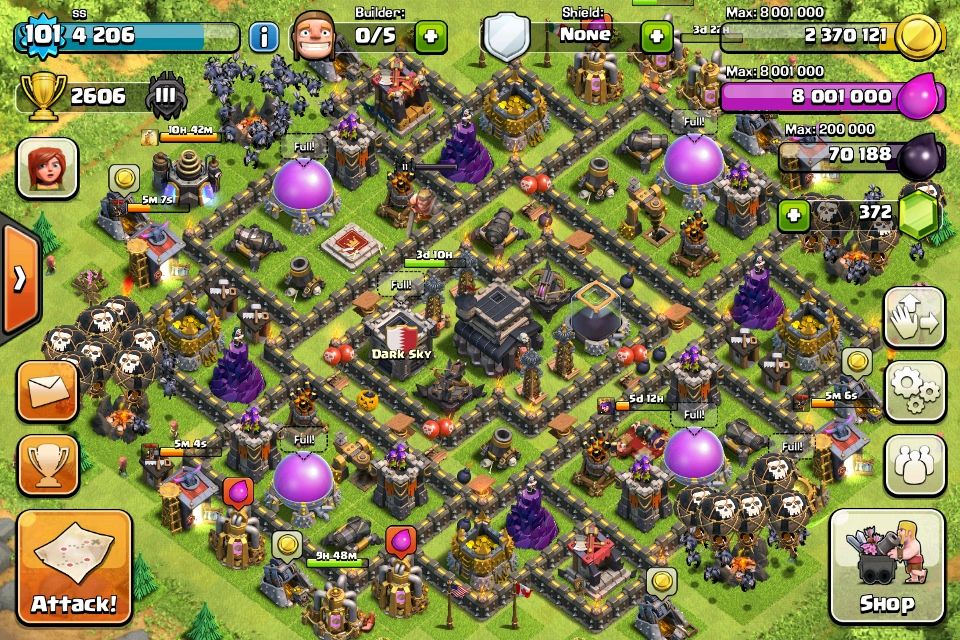The height and width of the screenshot is (640, 960).
Task: Buy more gems with the plus button
Action: (795, 214)
